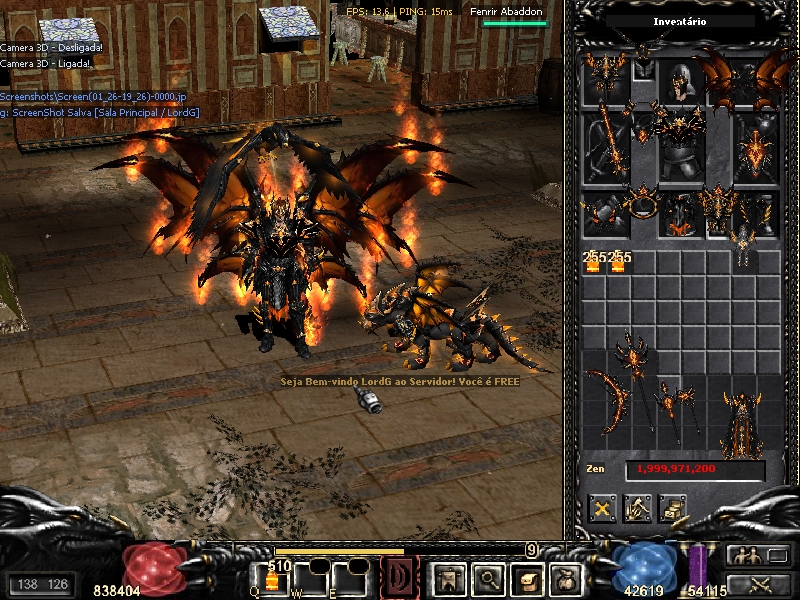Open the party button with two figures
Screen dimensions: 800x600
745,556
